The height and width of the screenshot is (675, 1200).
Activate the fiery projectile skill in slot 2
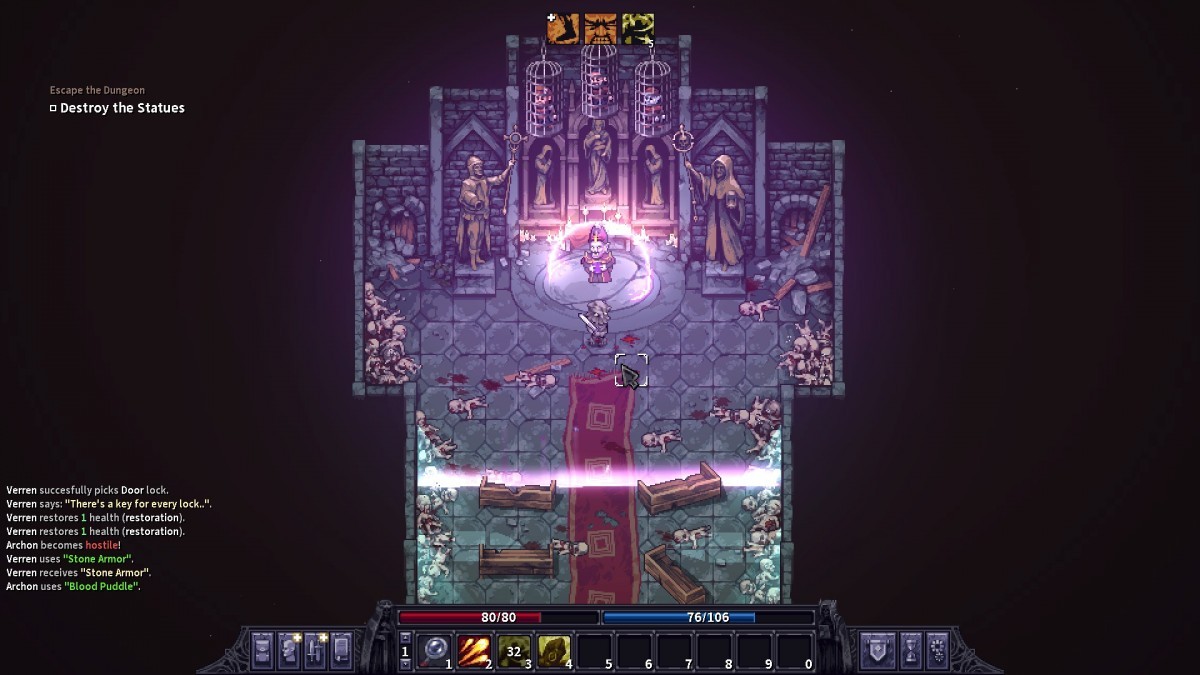473,651
